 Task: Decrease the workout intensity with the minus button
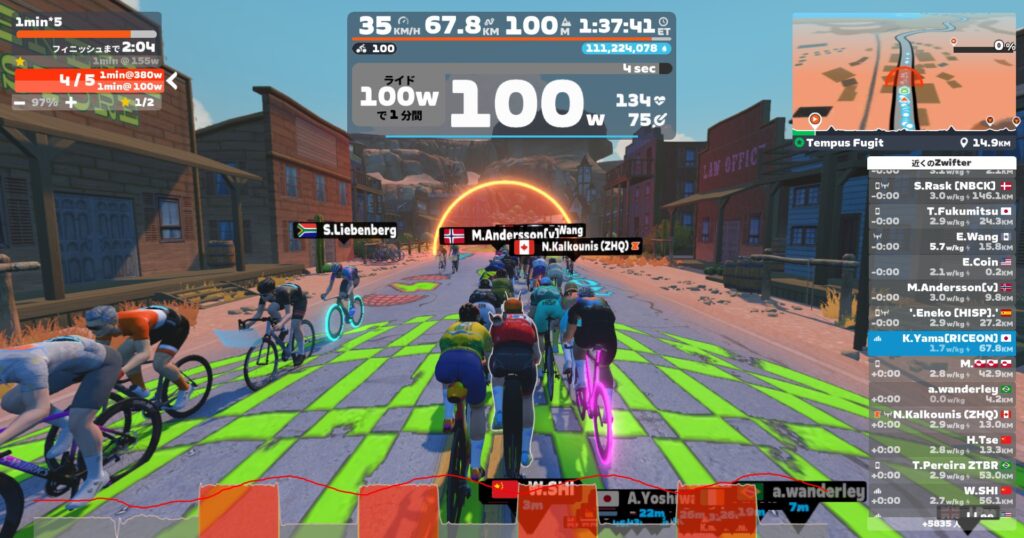(x=20, y=102)
